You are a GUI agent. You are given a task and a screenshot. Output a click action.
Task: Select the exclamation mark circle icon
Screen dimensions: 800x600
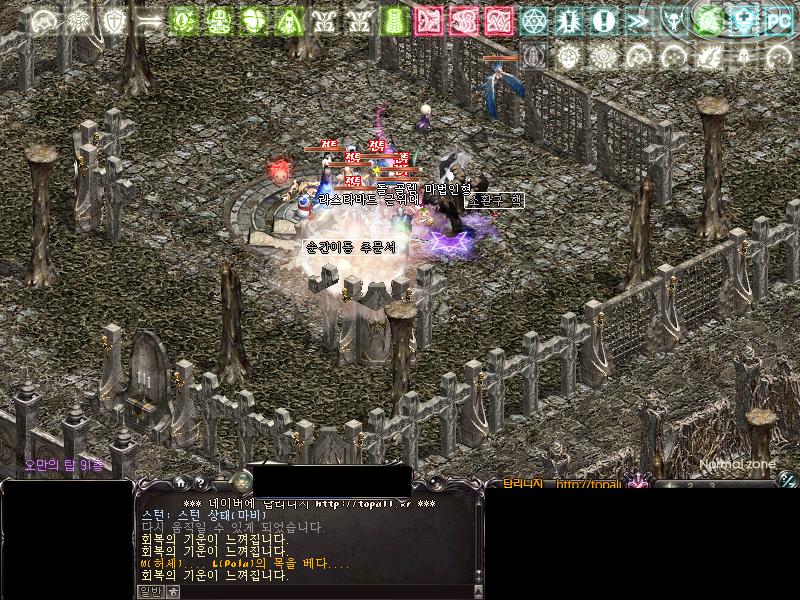pos(602,20)
